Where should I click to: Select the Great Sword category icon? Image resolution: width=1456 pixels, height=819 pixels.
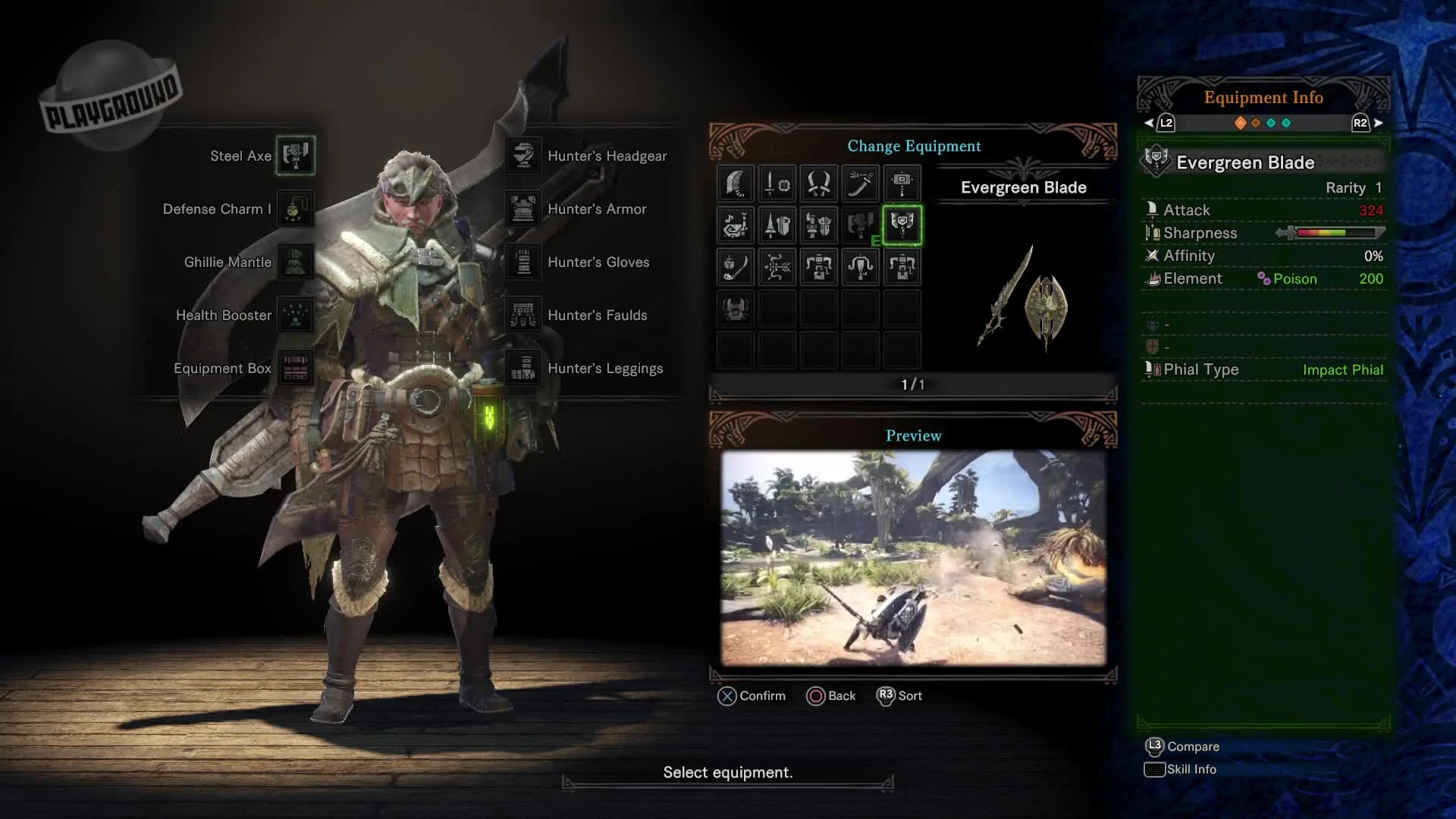tap(734, 184)
